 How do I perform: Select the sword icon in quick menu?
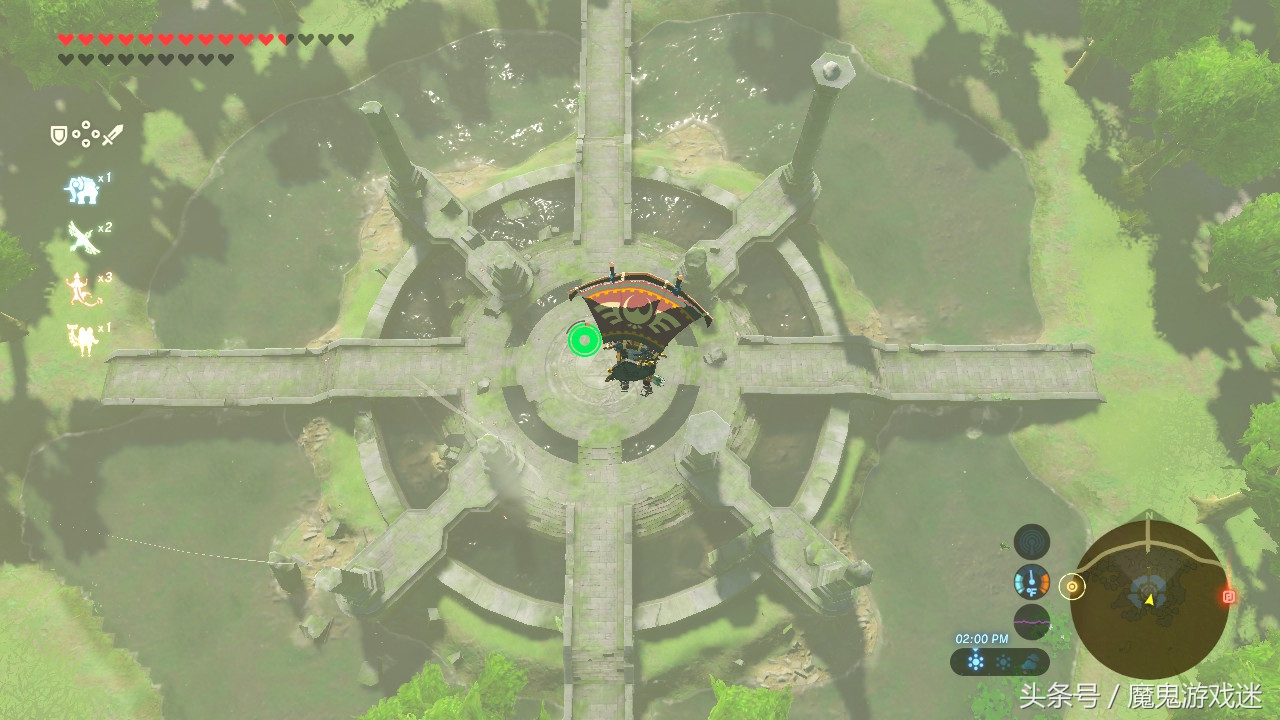112,134
